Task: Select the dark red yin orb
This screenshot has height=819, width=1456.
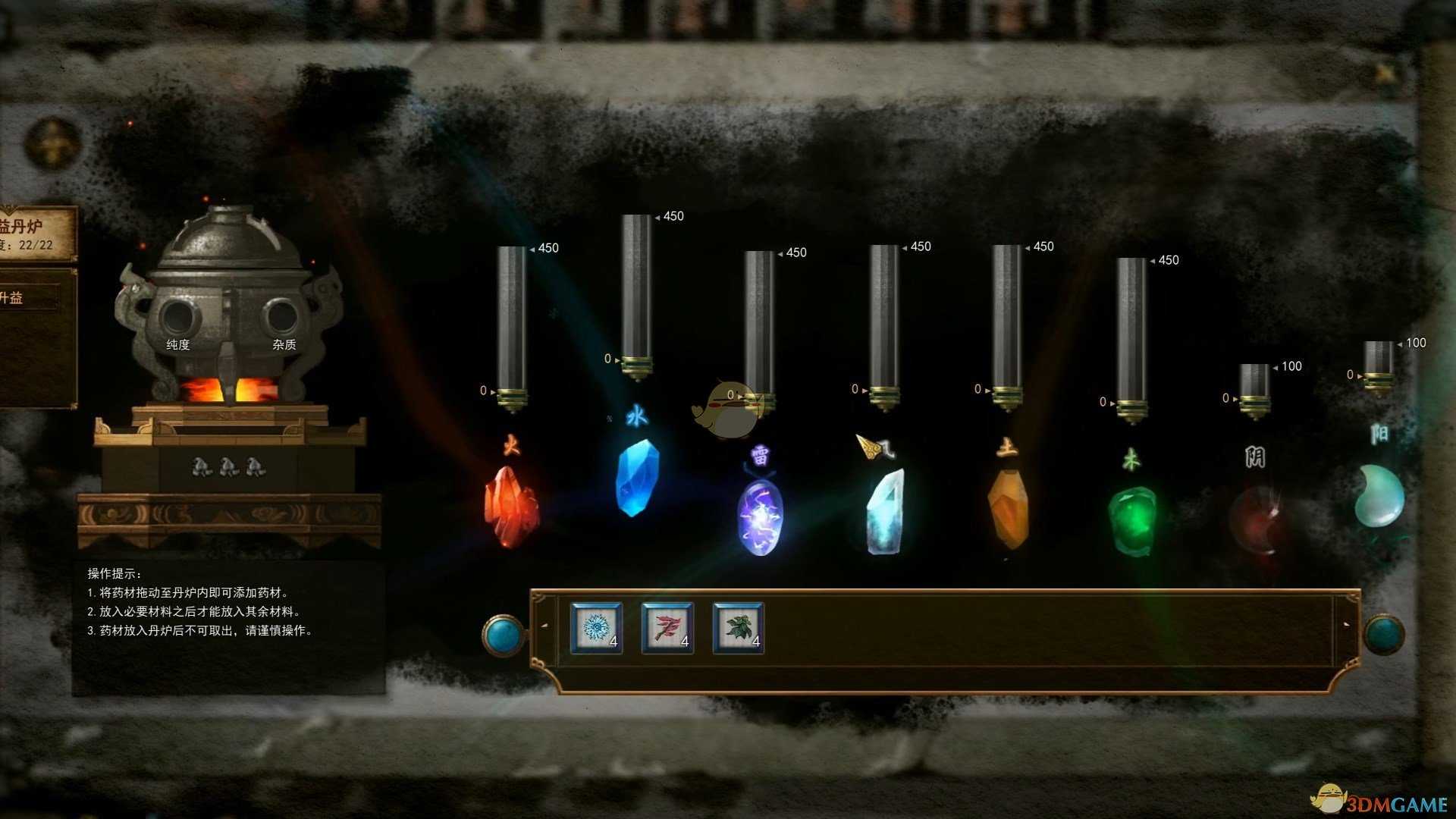Action: tap(1255, 520)
